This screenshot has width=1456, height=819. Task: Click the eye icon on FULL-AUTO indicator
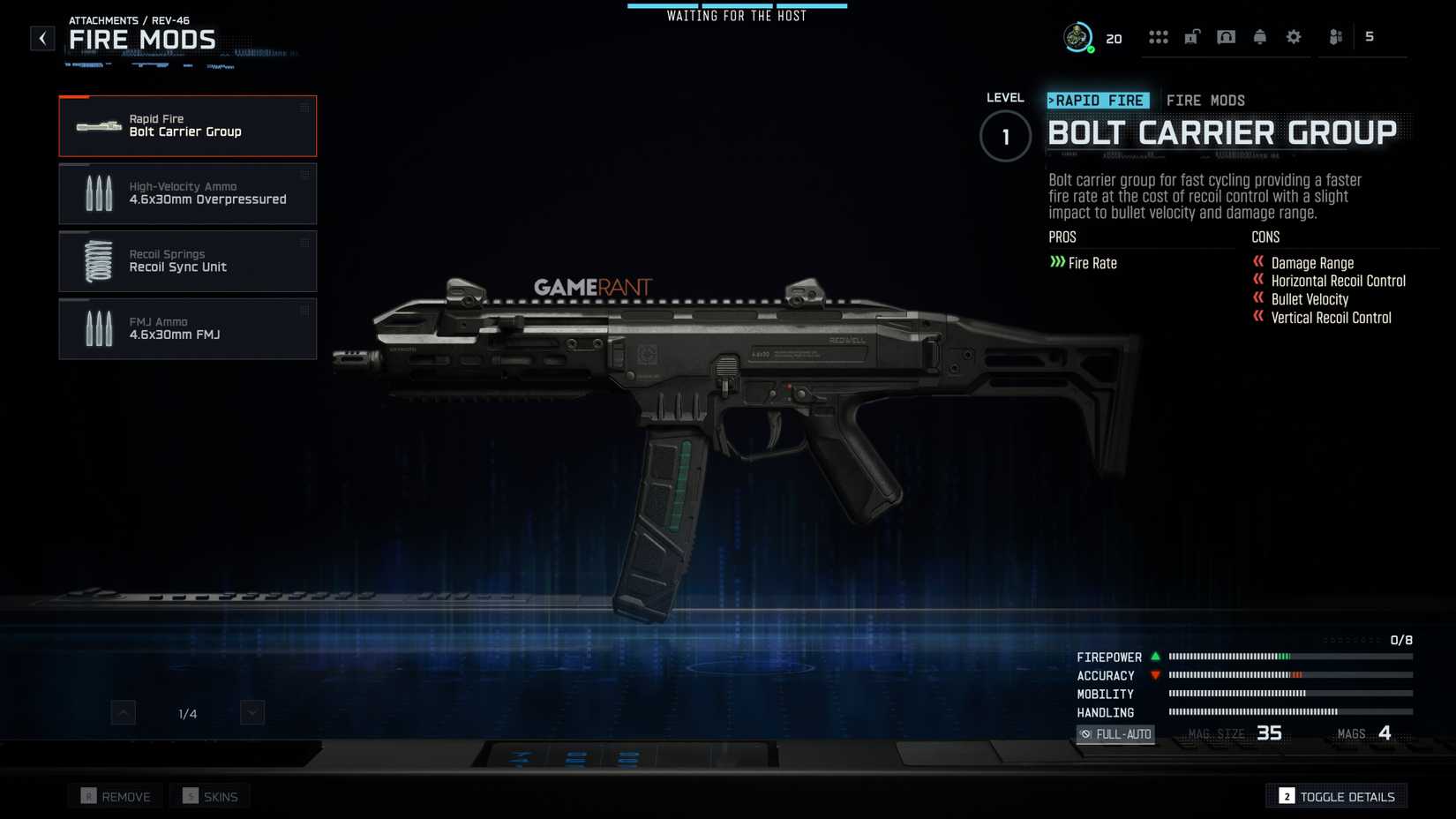1087,733
